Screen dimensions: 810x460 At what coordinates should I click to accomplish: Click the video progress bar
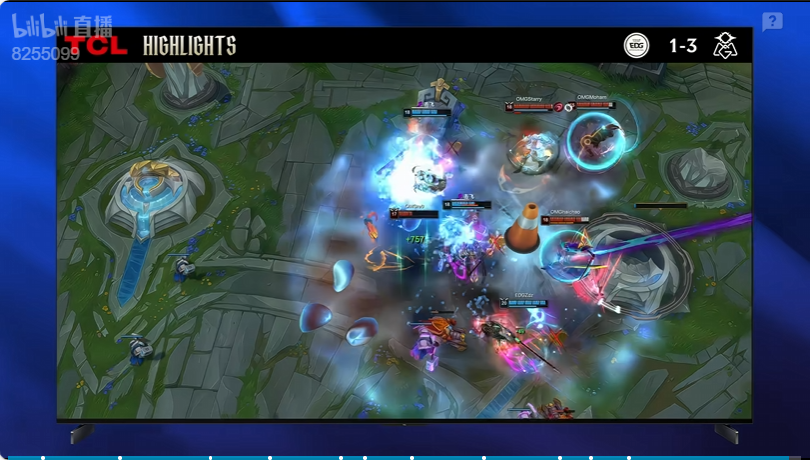pos(405,457)
